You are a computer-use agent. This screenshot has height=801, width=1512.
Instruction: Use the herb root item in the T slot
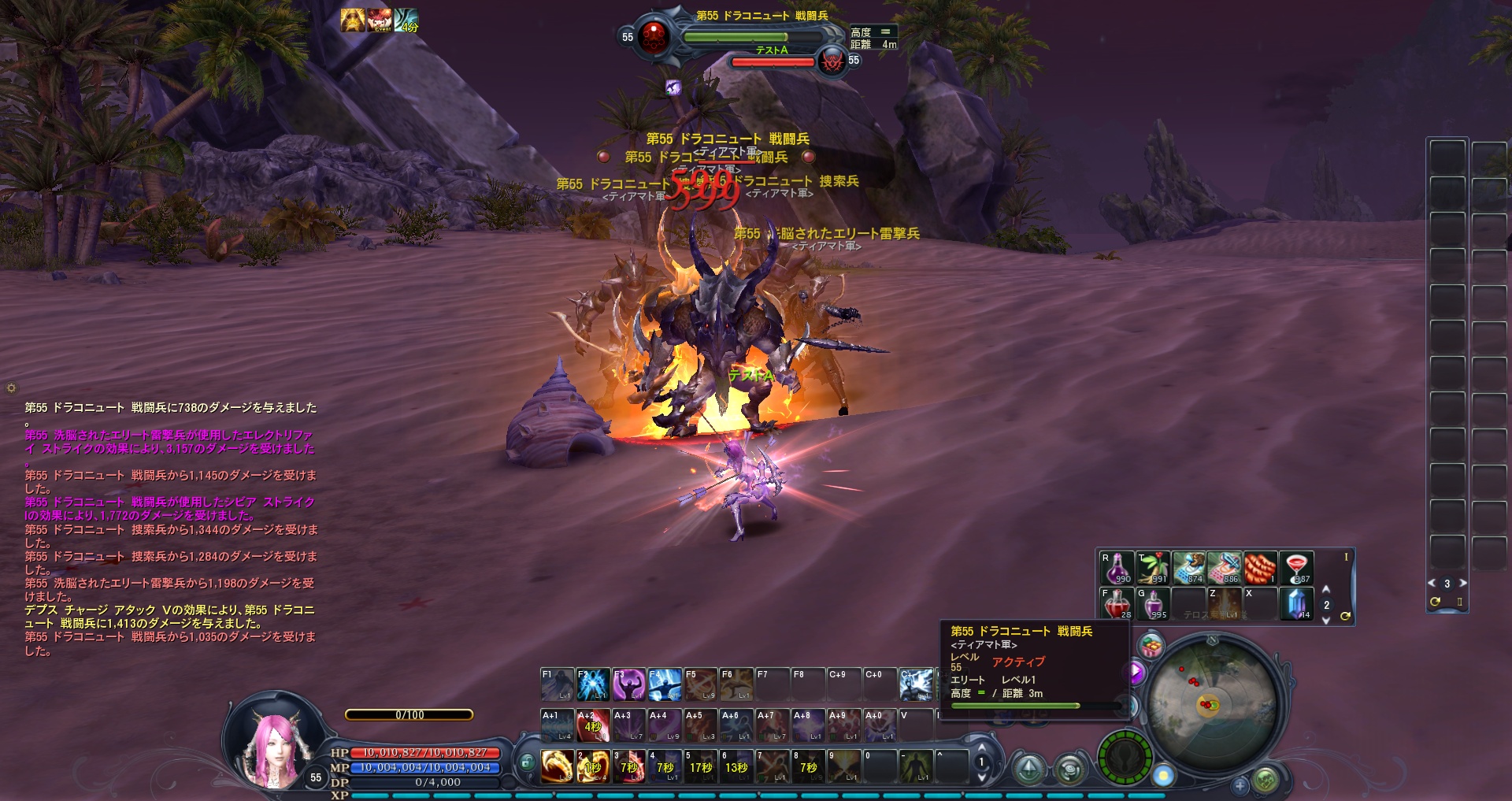pos(1153,568)
